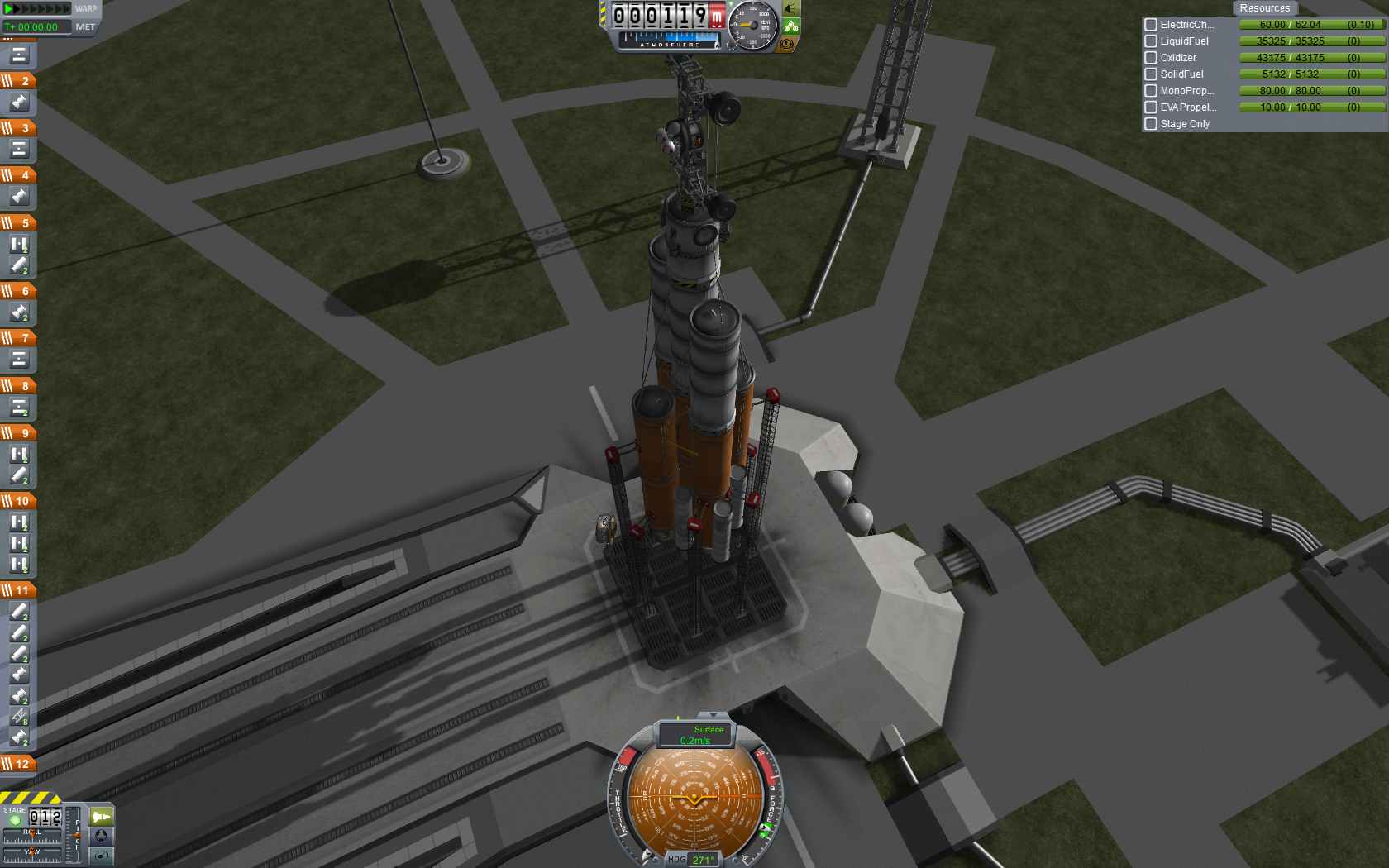Increase time warp using the warp arrows
Viewport: 1389px width, 868px height.
click(37, 9)
